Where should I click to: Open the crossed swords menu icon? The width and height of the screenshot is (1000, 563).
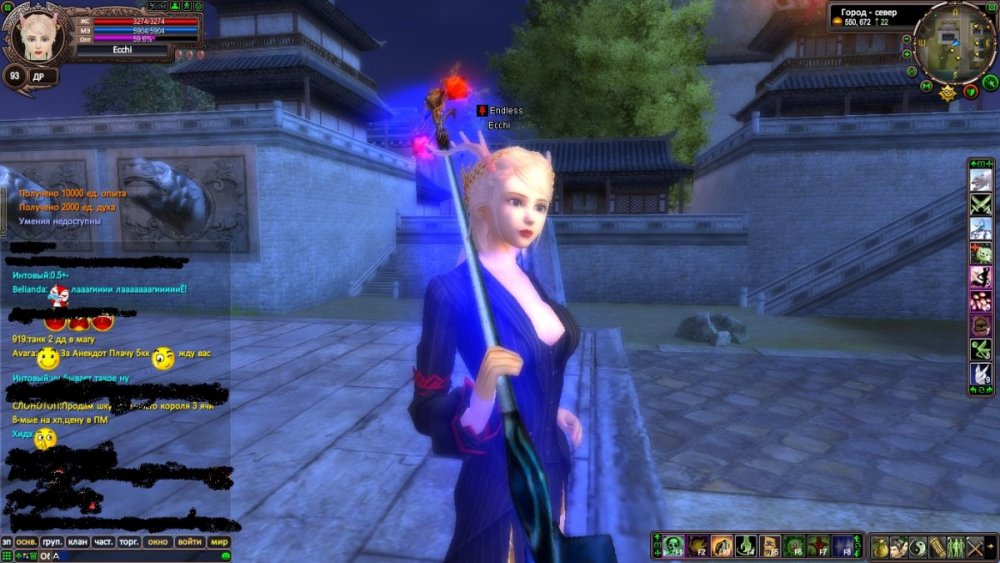coord(975,547)
